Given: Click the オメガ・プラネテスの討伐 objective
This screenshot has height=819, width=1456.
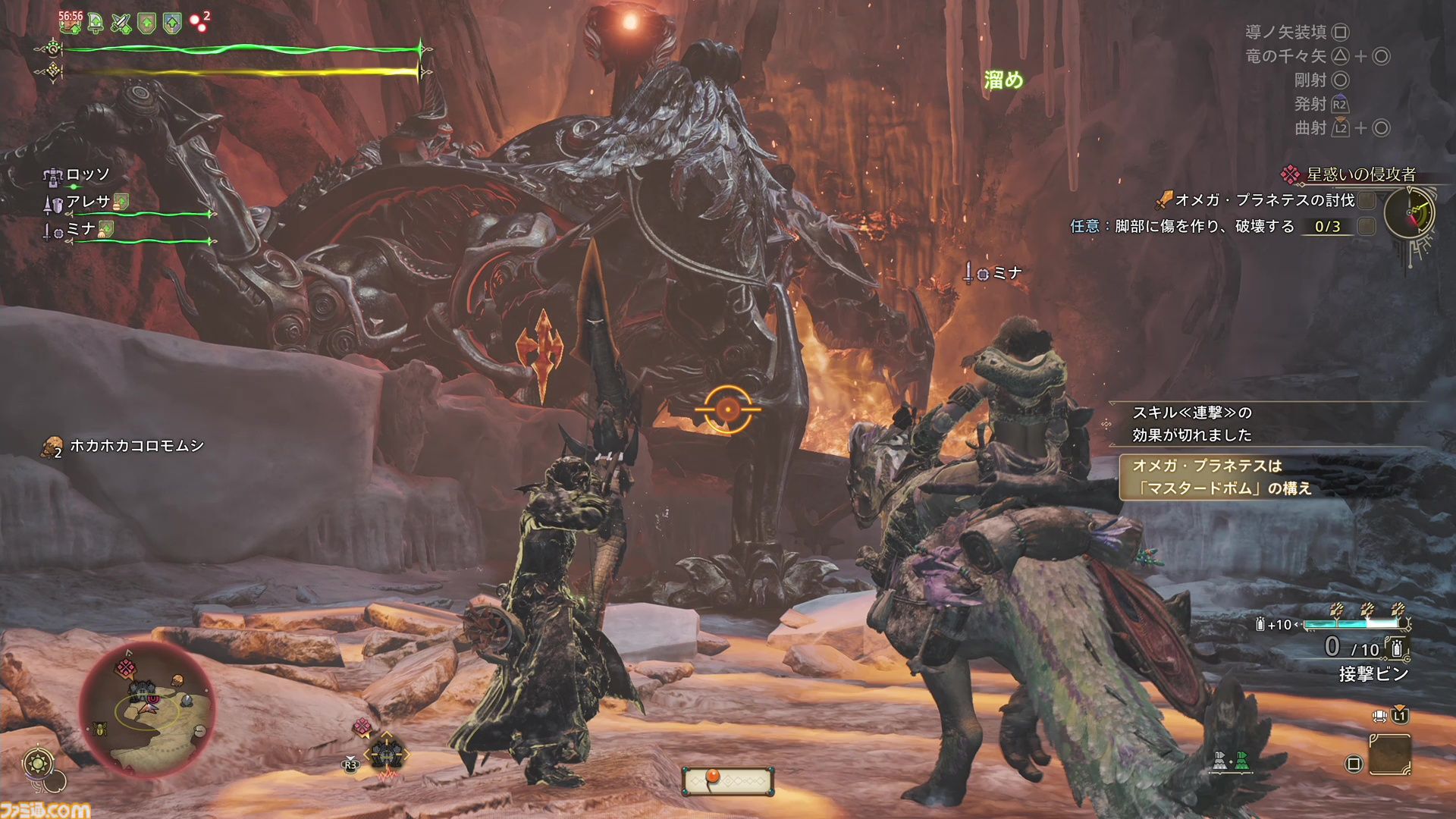Looking at the screenshot, I should pyautogui.click(x=1264, y=200).
